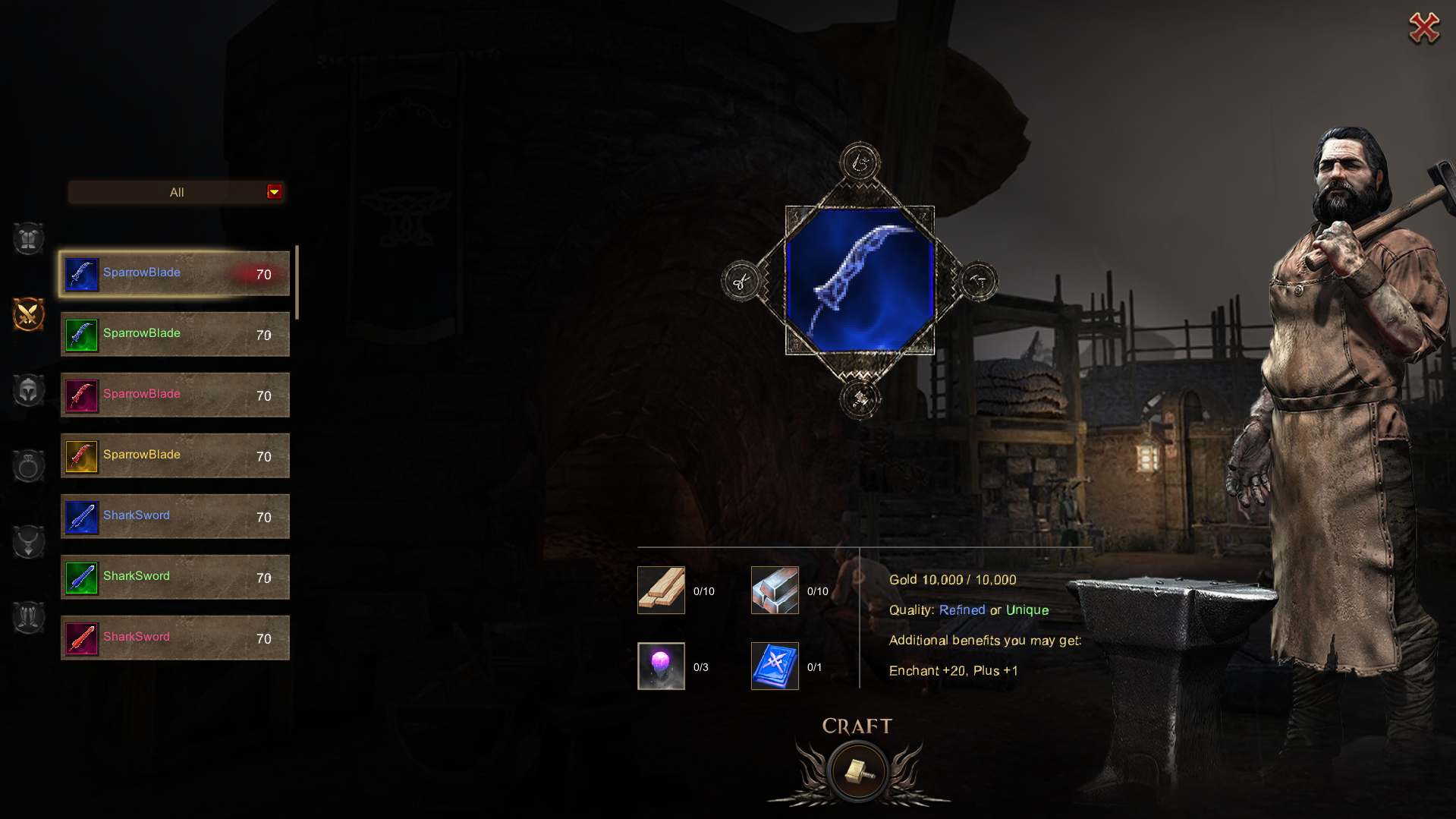
Task: Click the Craft hammer button
Action: click(857, 771)
